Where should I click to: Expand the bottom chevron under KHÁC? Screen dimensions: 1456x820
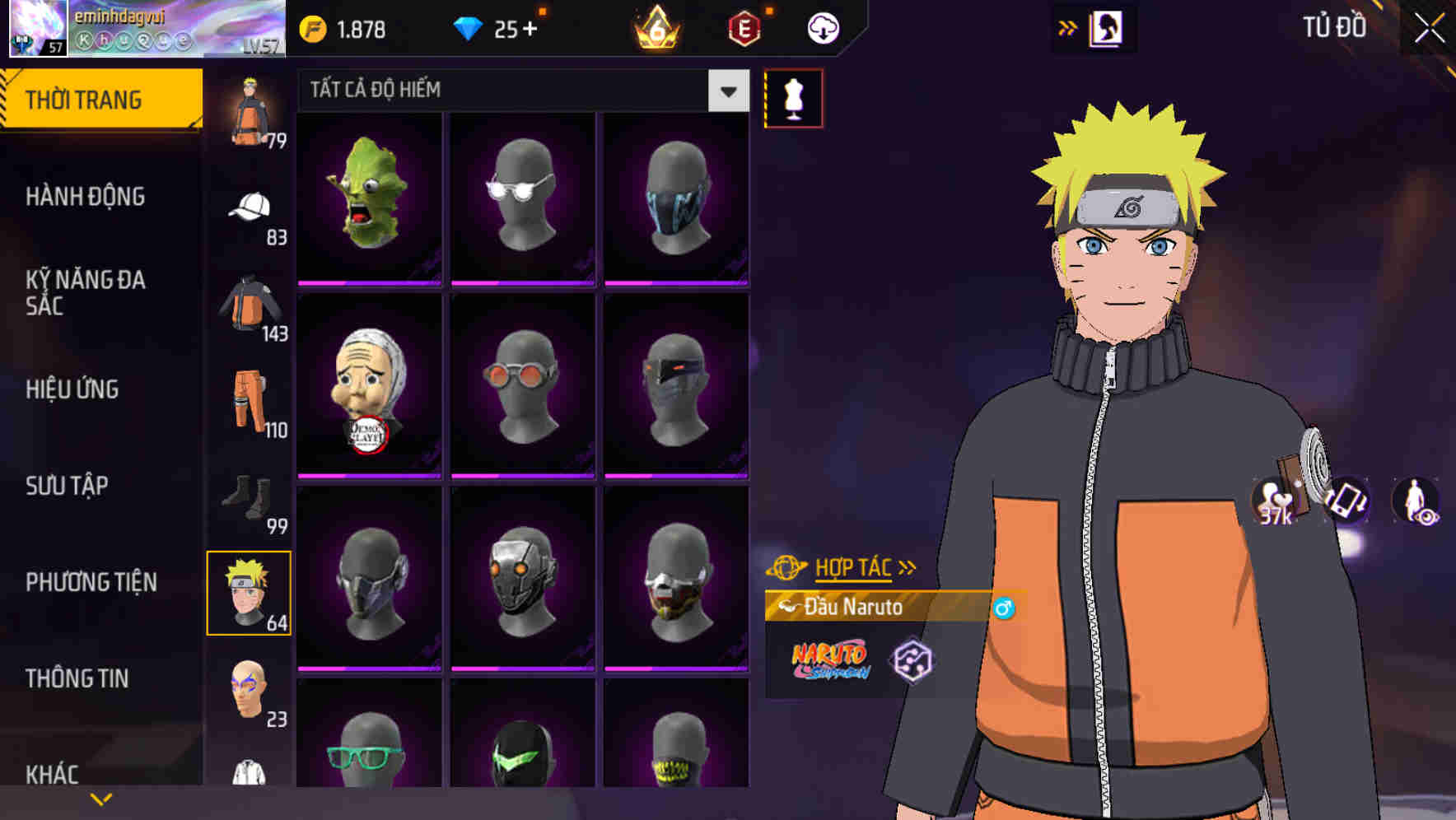[x=100, y=798]
